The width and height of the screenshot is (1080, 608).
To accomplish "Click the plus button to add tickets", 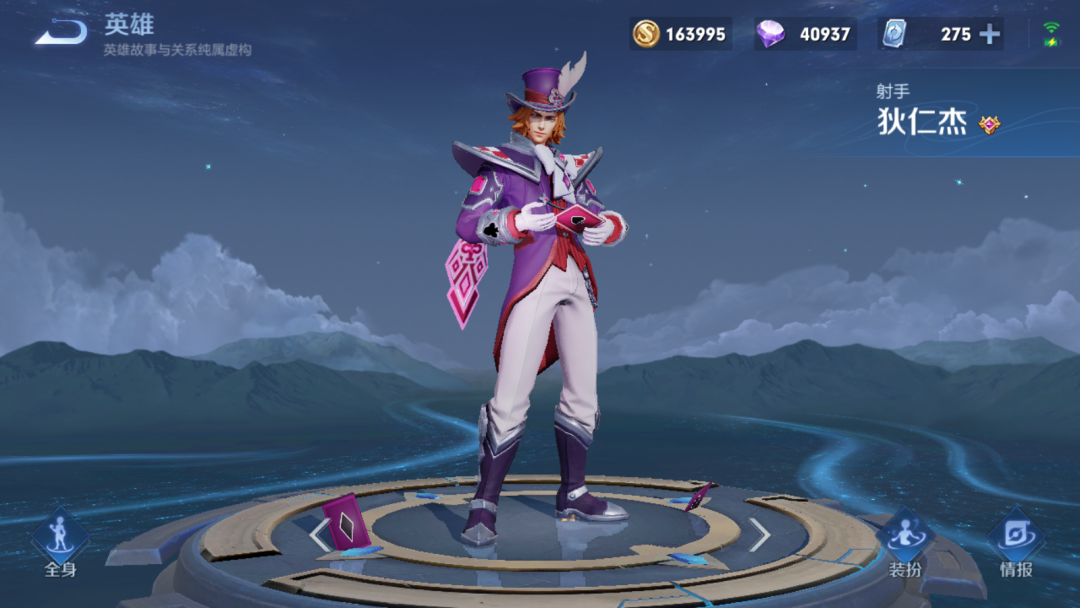I will [989, 34].
